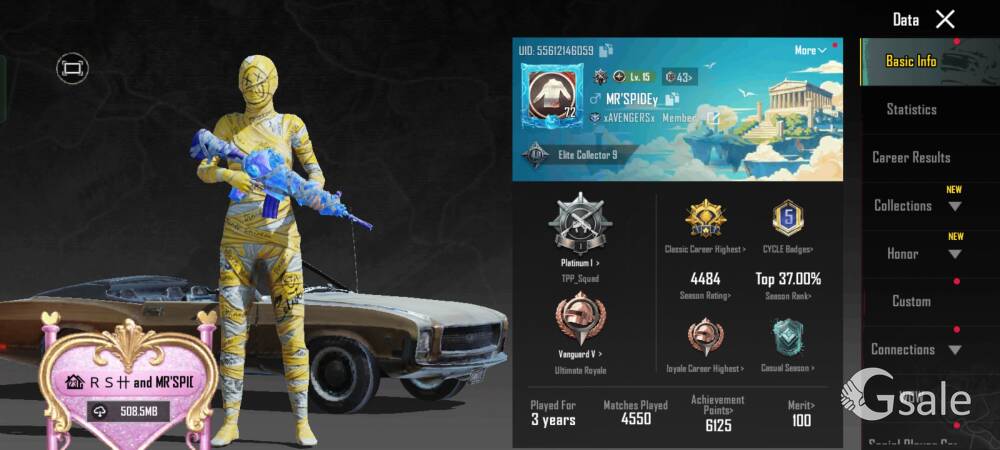
Task: Open the More dropdown on profile card
Action: pyautogui.click(x=810, y=50)
